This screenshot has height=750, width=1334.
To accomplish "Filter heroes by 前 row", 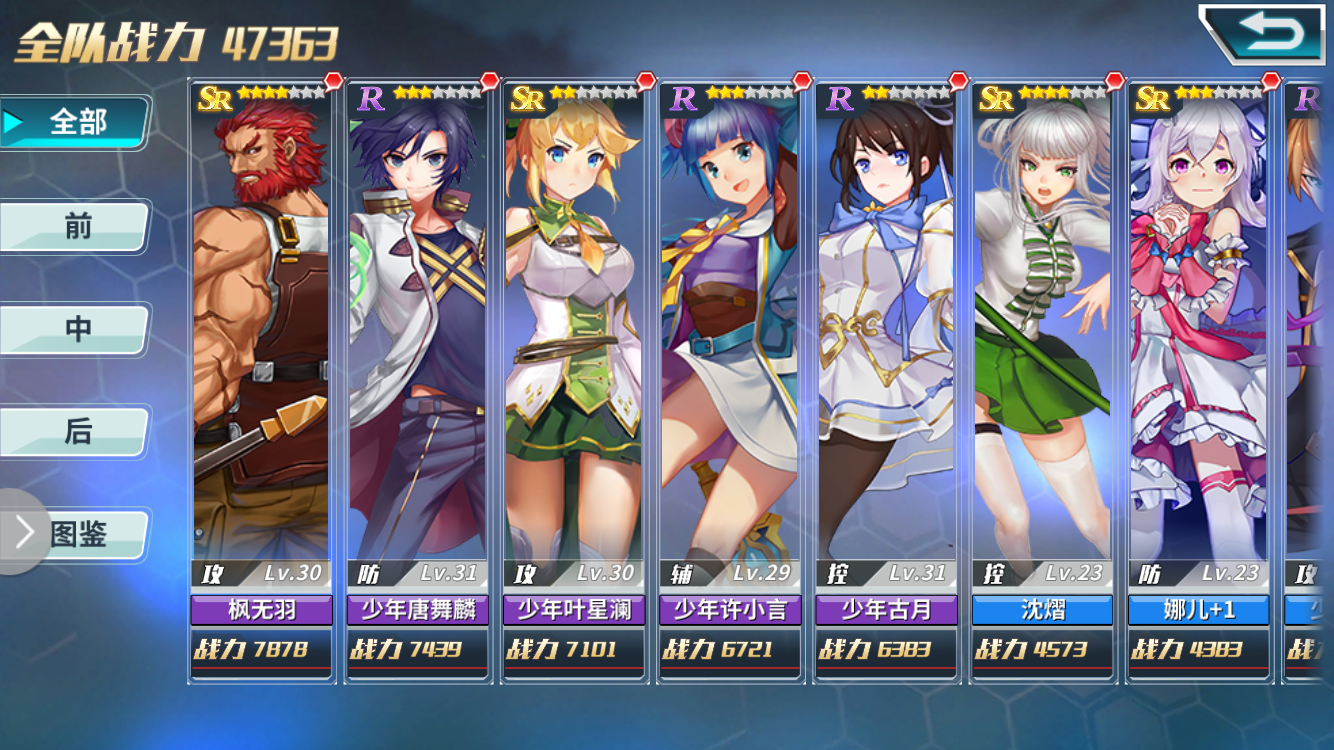I will tap(76, 226).
